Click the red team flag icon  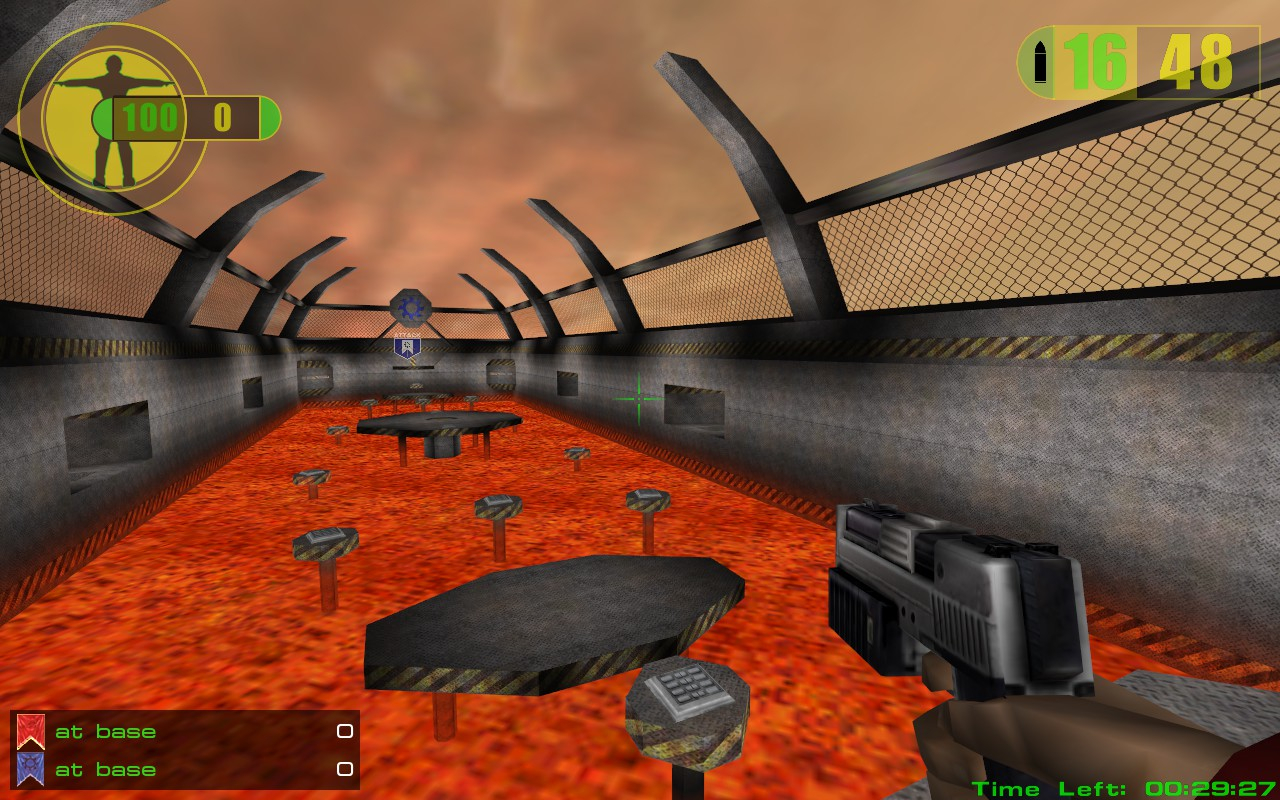point(30,732)
